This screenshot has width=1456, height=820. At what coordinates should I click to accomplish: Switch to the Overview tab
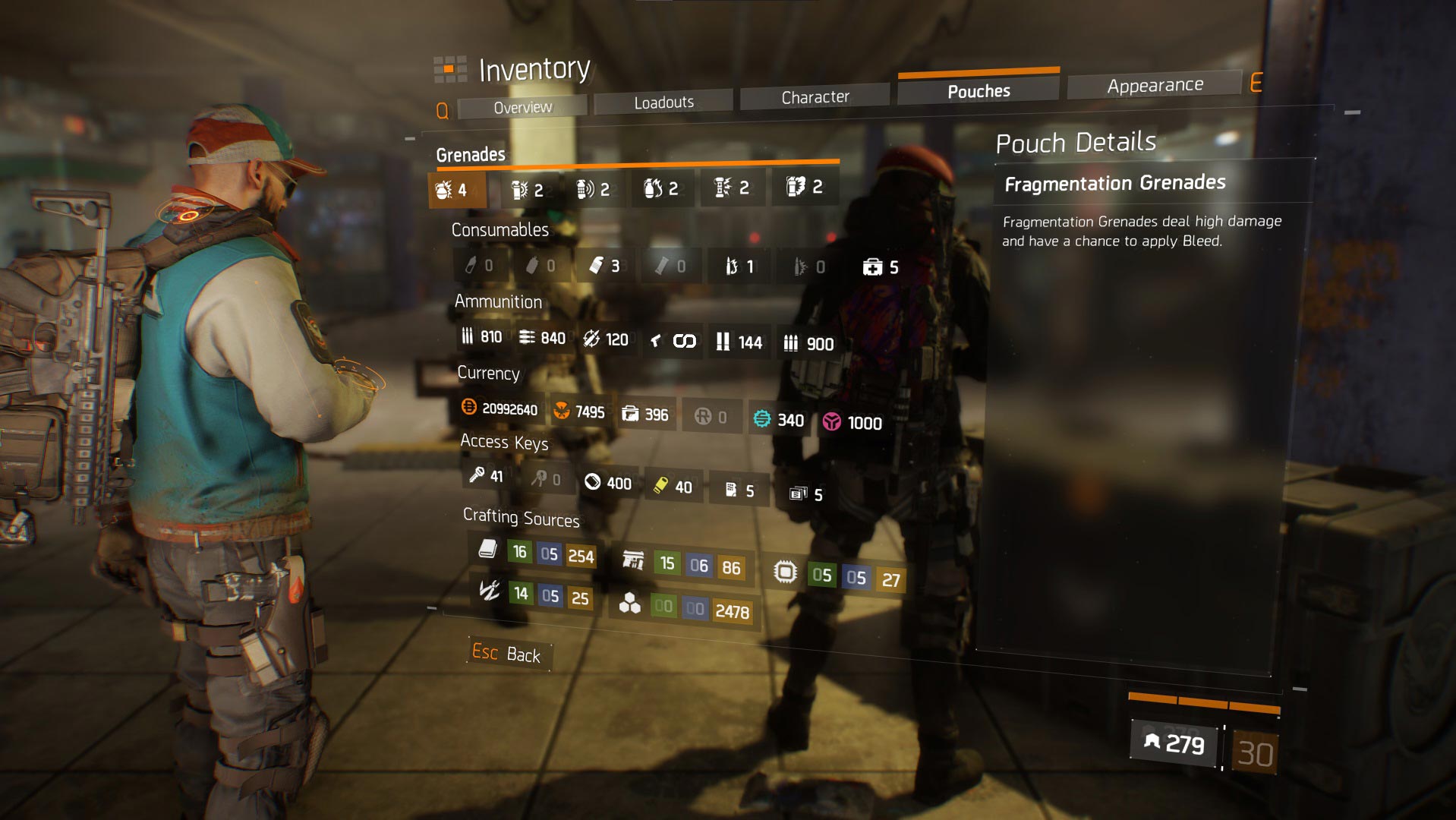(522, 107)
